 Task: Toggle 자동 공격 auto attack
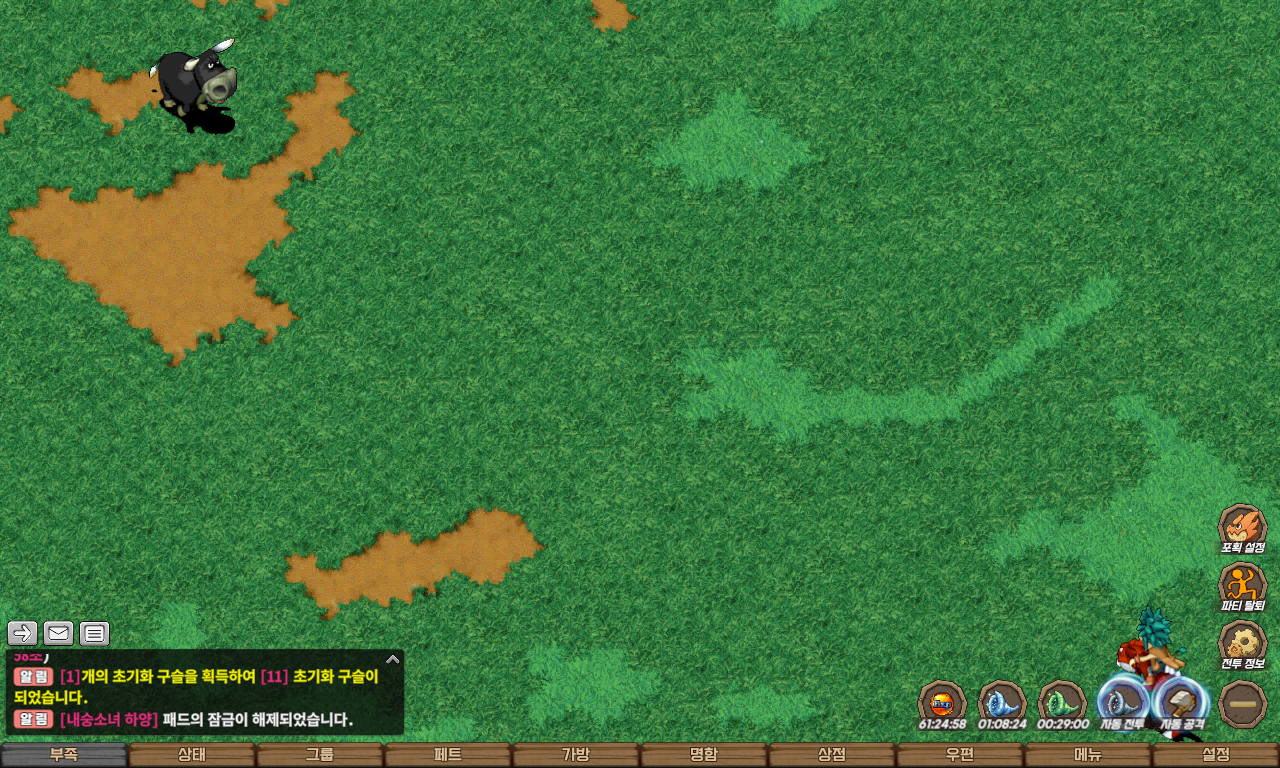coord(1182,703)
